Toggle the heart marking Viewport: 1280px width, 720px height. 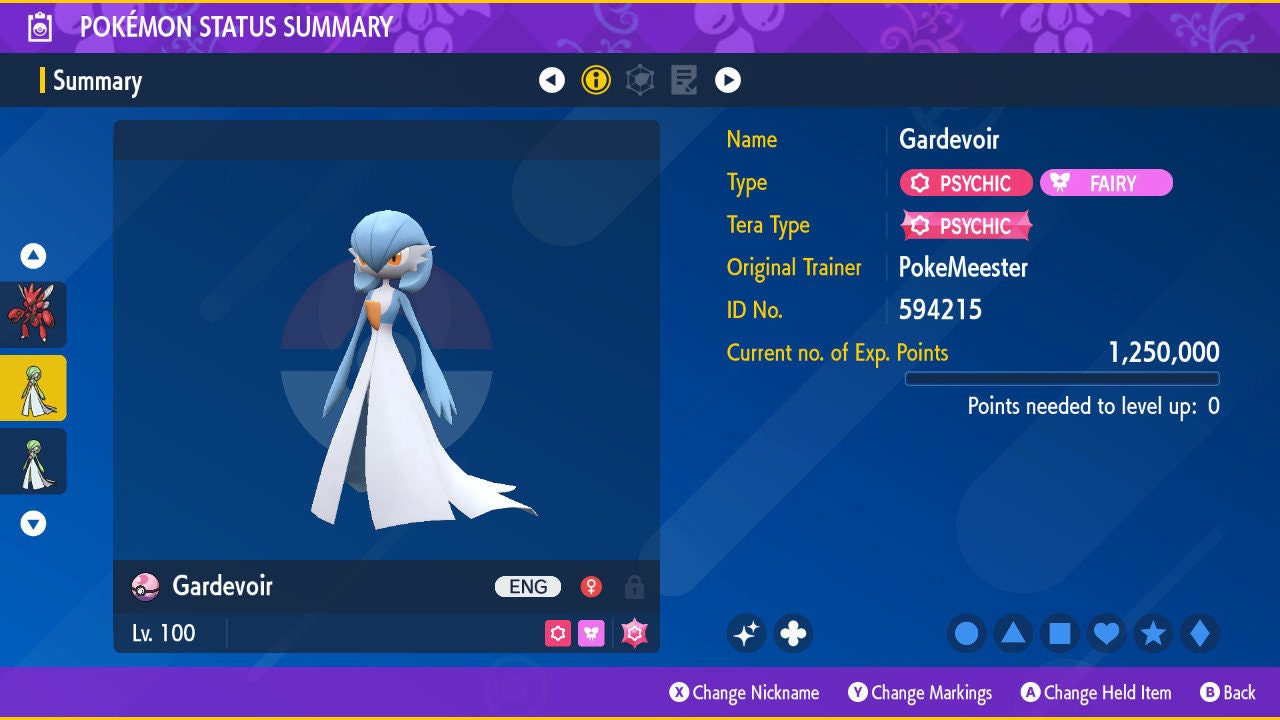1106,633
